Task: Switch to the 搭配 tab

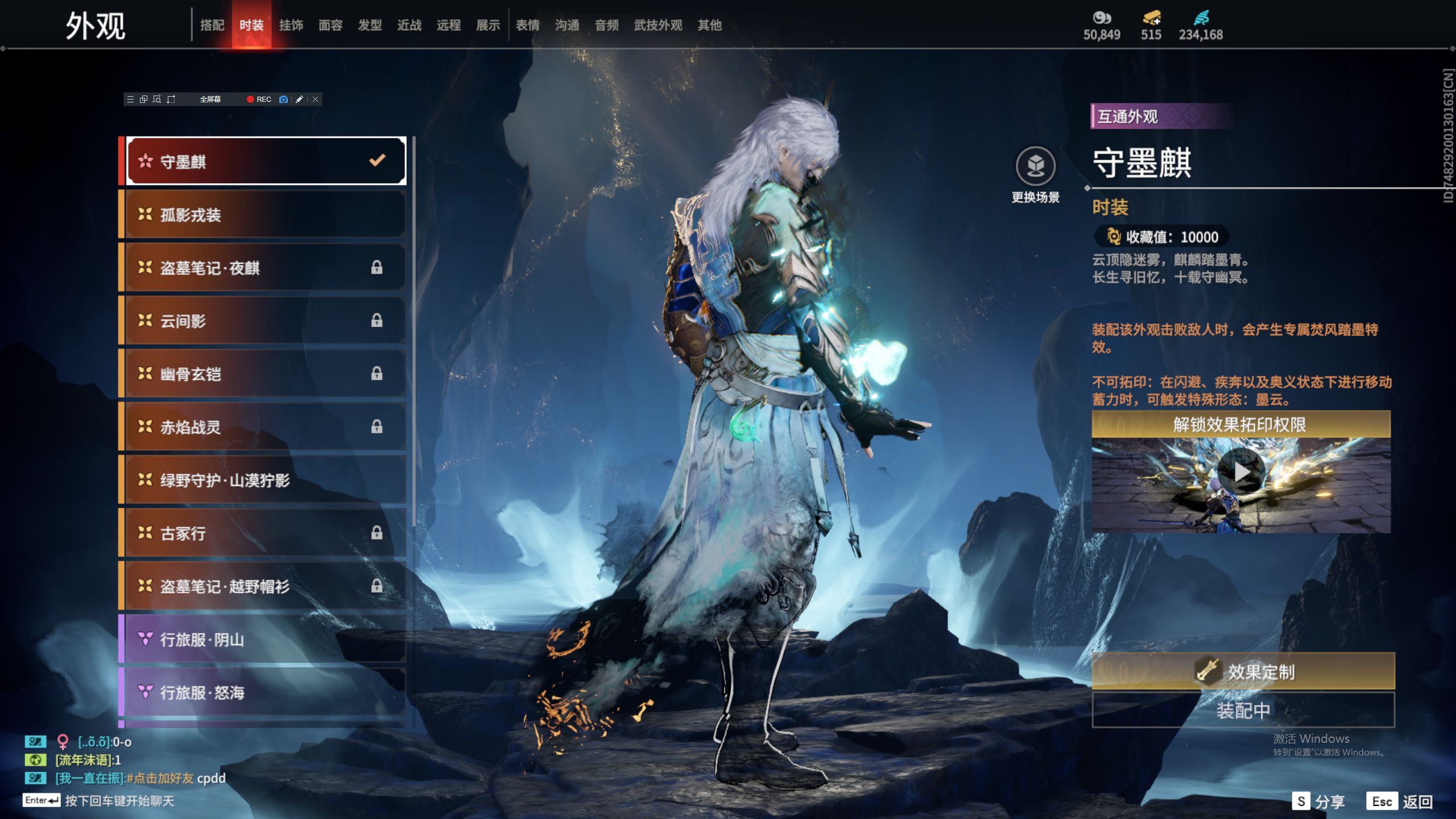Action: tap(212, 25)
